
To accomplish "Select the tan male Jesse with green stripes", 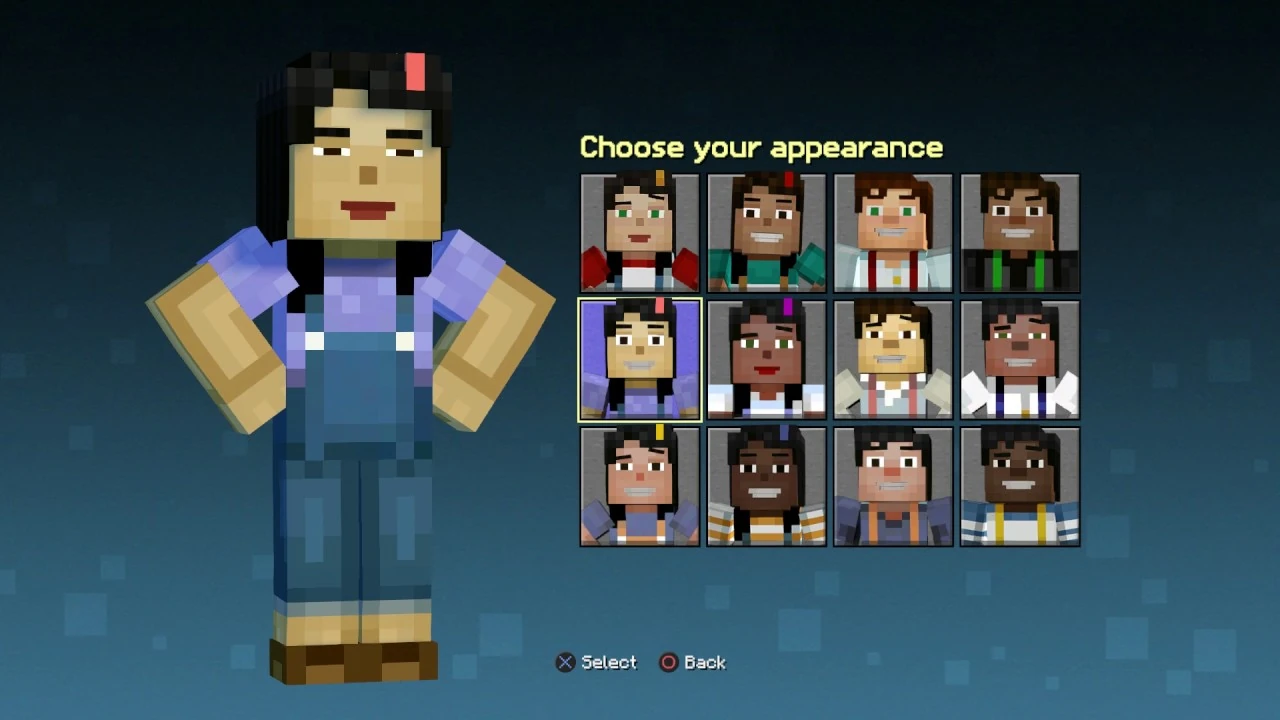I will (1020, 232).
